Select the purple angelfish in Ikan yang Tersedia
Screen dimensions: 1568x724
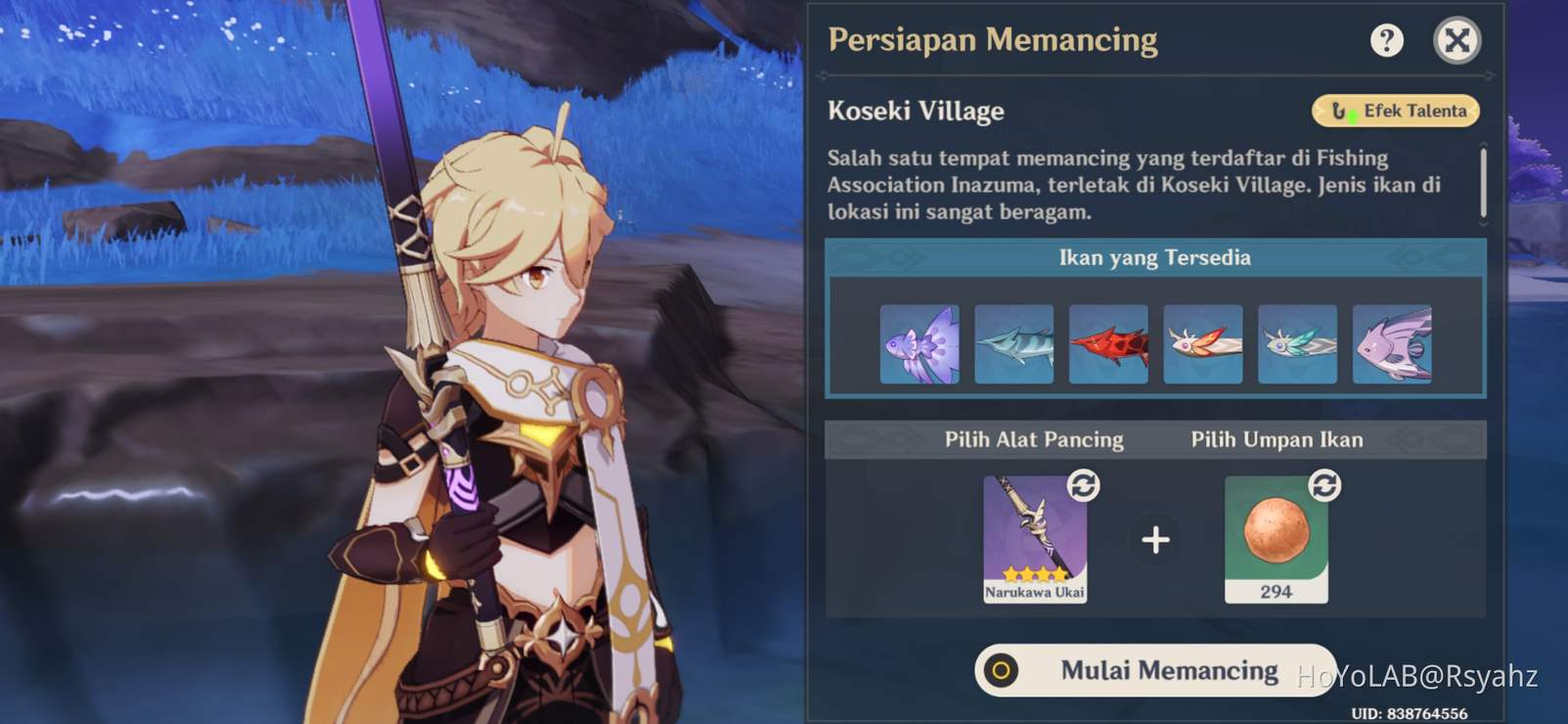[x=920, y=344]
